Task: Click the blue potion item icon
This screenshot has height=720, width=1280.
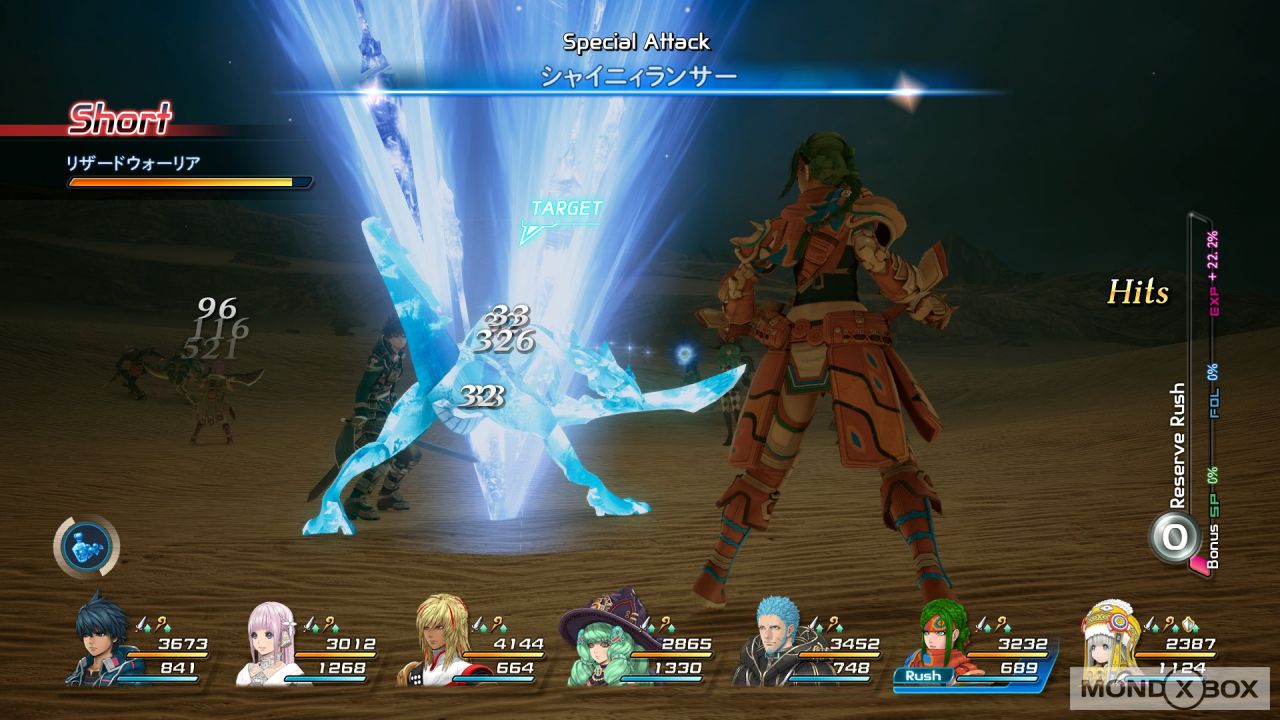Action: [86, 547]
